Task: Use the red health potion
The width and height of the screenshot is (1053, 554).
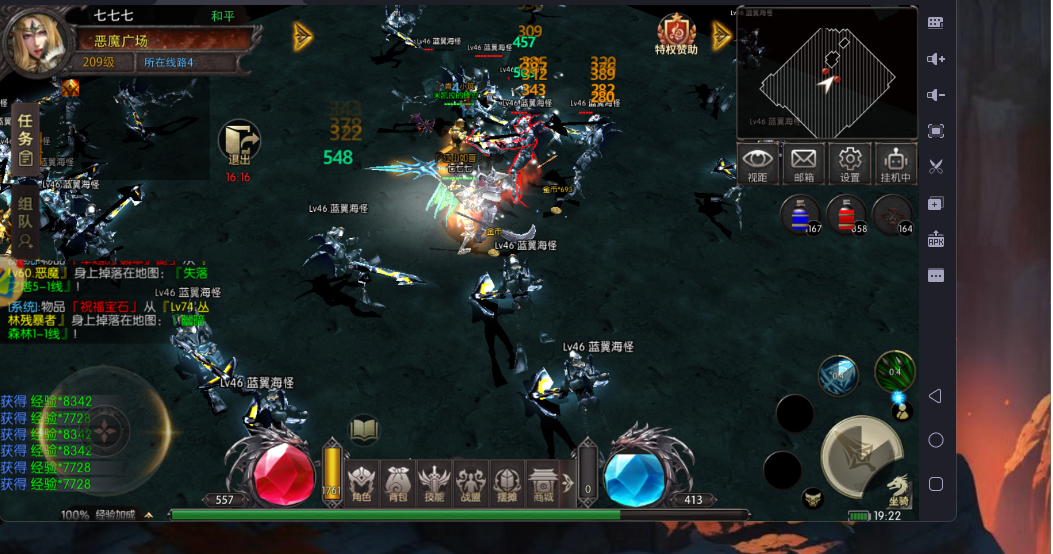Action: (845, 214)
